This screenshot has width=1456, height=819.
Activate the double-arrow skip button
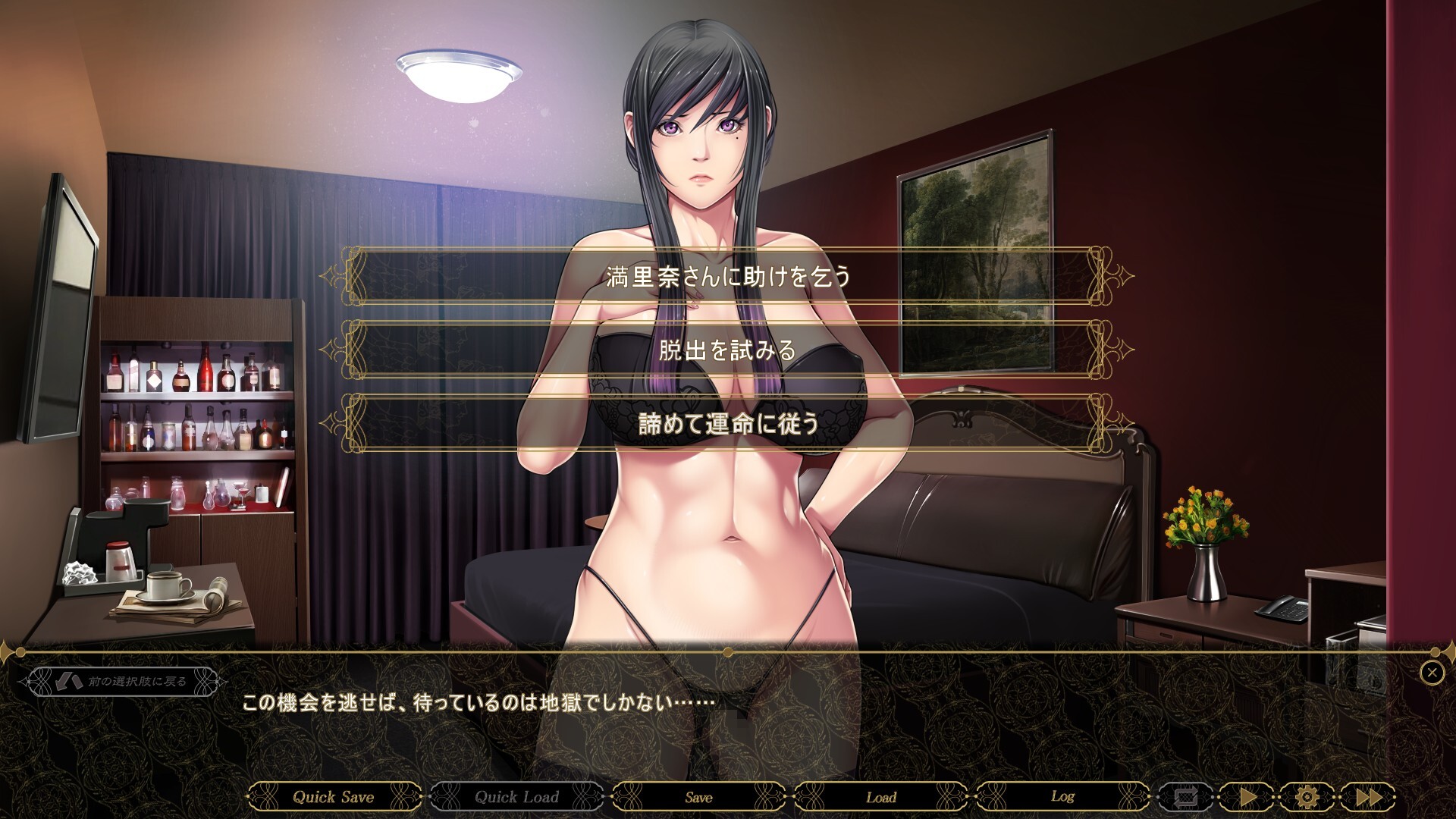(1368, 797)
